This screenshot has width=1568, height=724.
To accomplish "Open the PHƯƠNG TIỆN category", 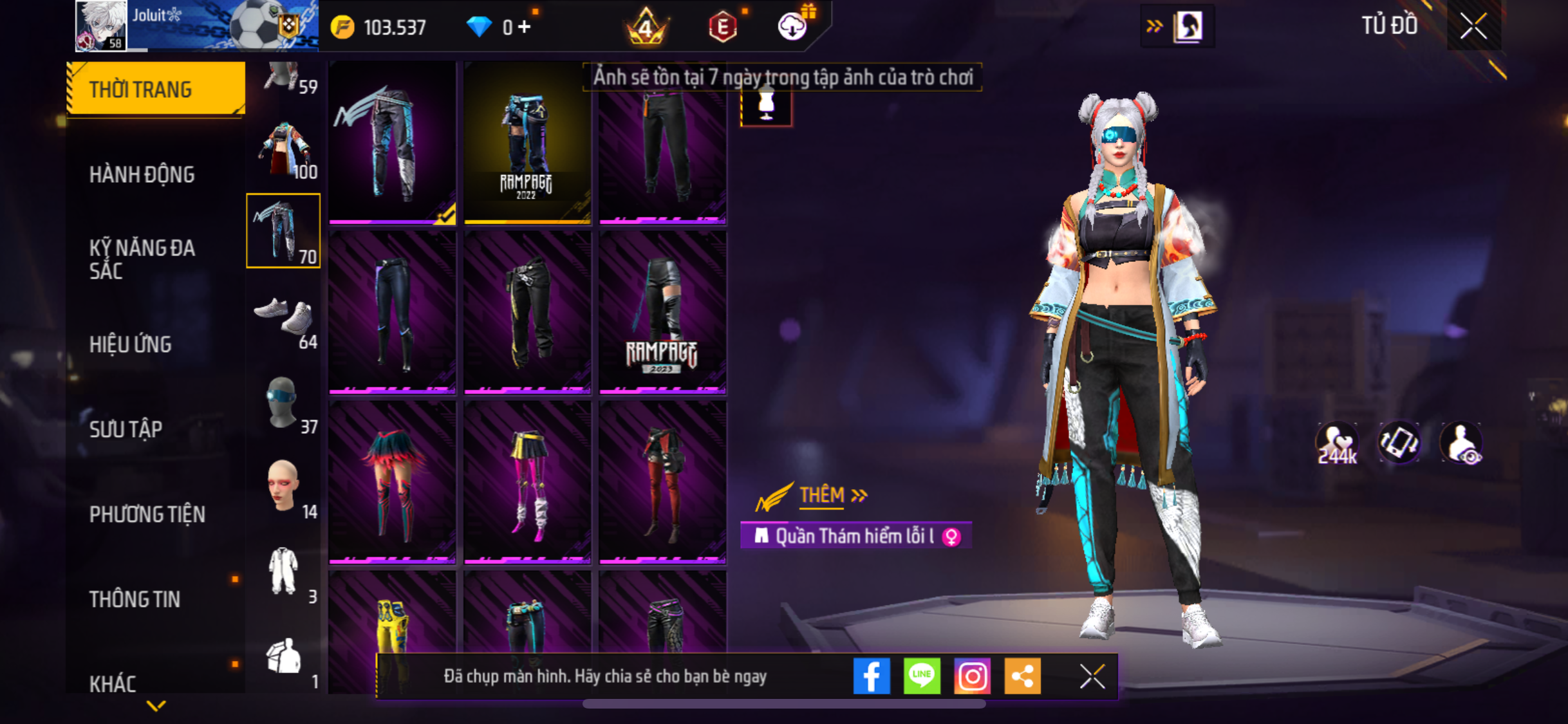I will coord(147,514).
